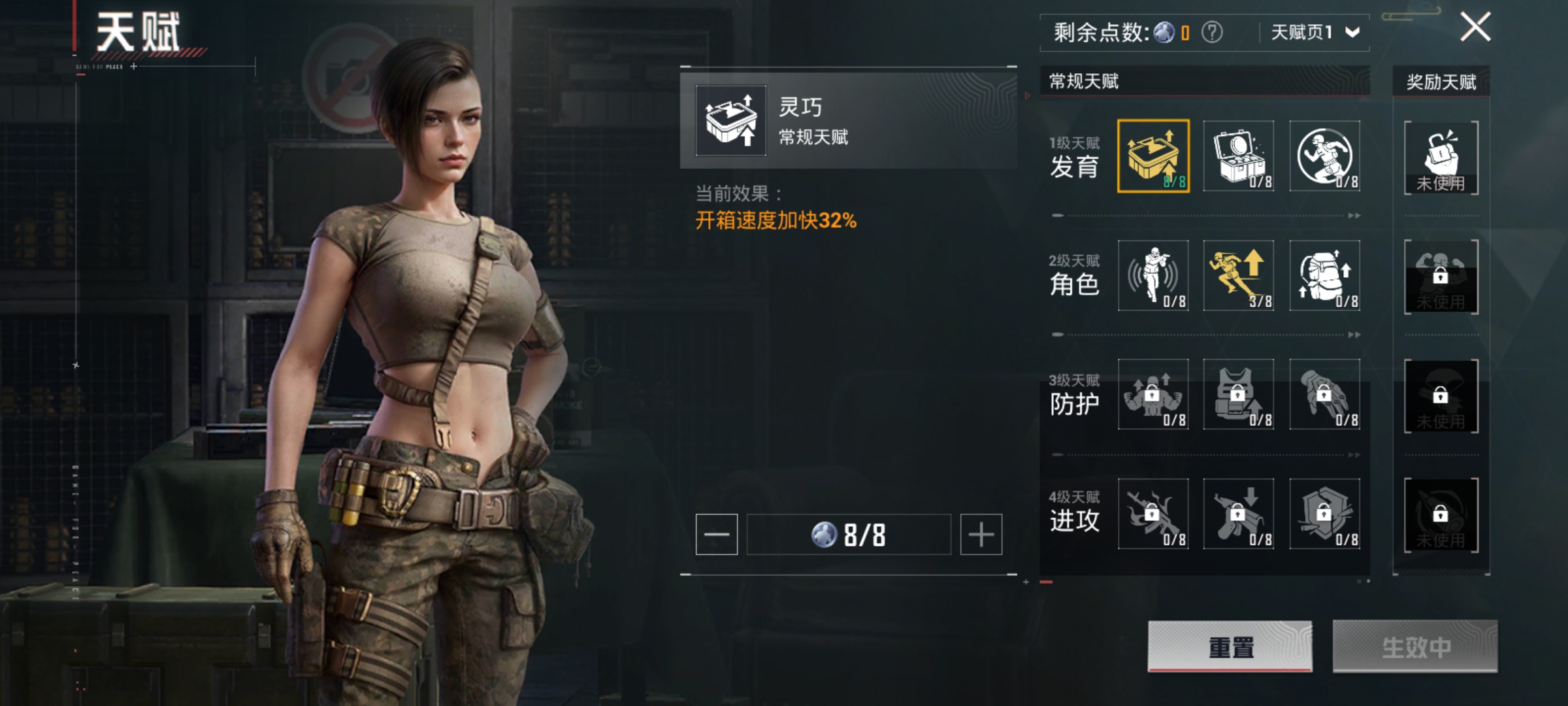The image size is (1568, 706).
Task: Decrease talent points with the minus button
Action: pos(717,534)
